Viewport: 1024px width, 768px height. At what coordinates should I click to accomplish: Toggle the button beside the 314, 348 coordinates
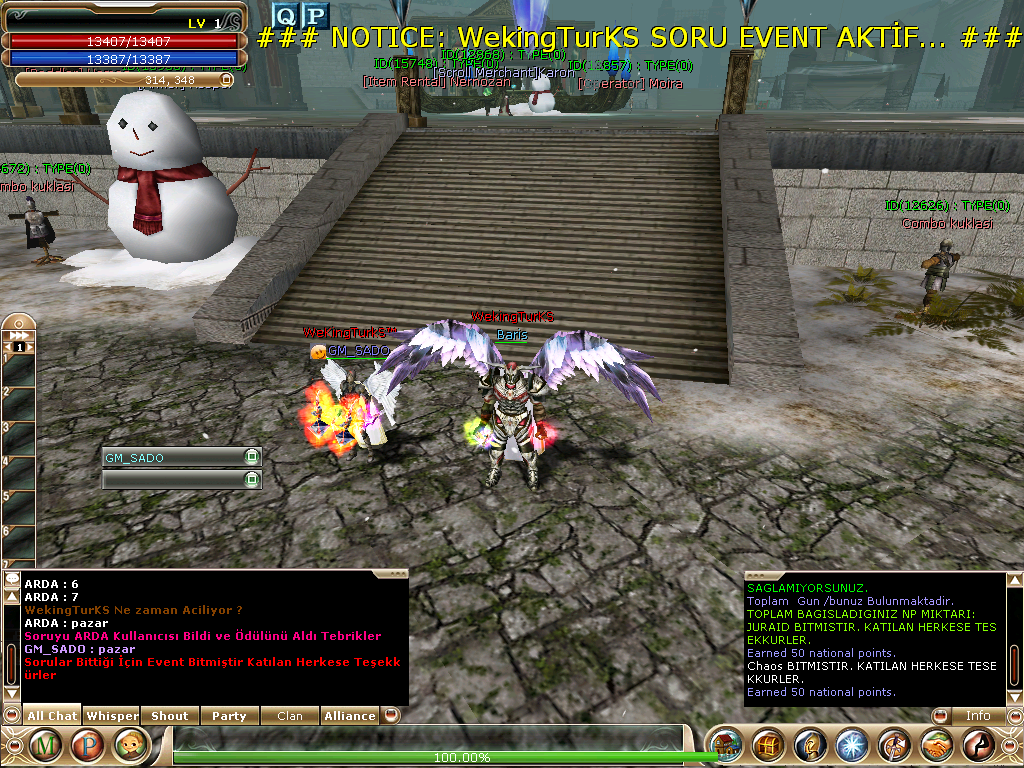click(226, 79)
